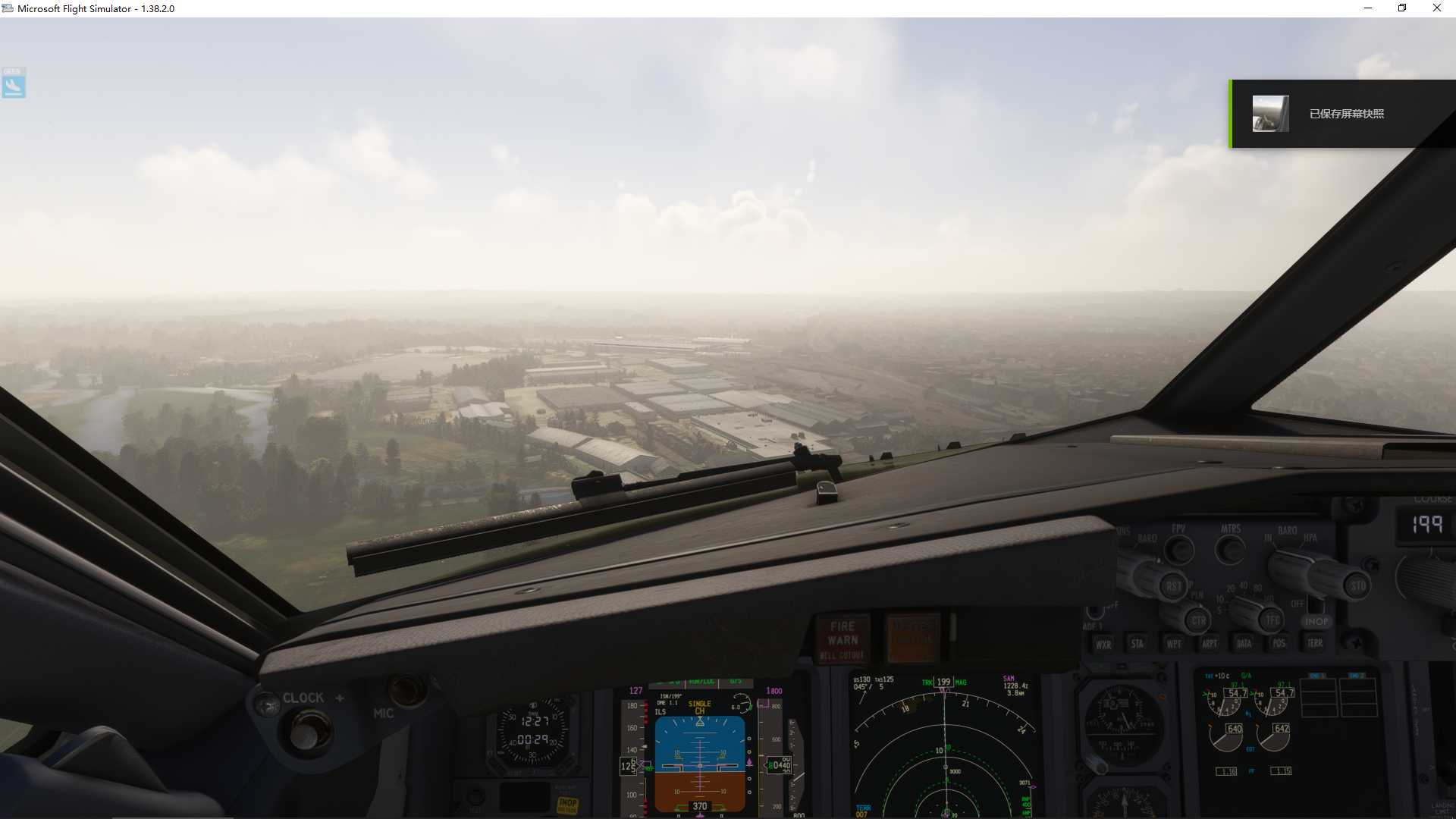This screenshot has height=819, width=1456.
Task: Adjust the minimums RST selector knob
Action: click(x=1174, y=587)
